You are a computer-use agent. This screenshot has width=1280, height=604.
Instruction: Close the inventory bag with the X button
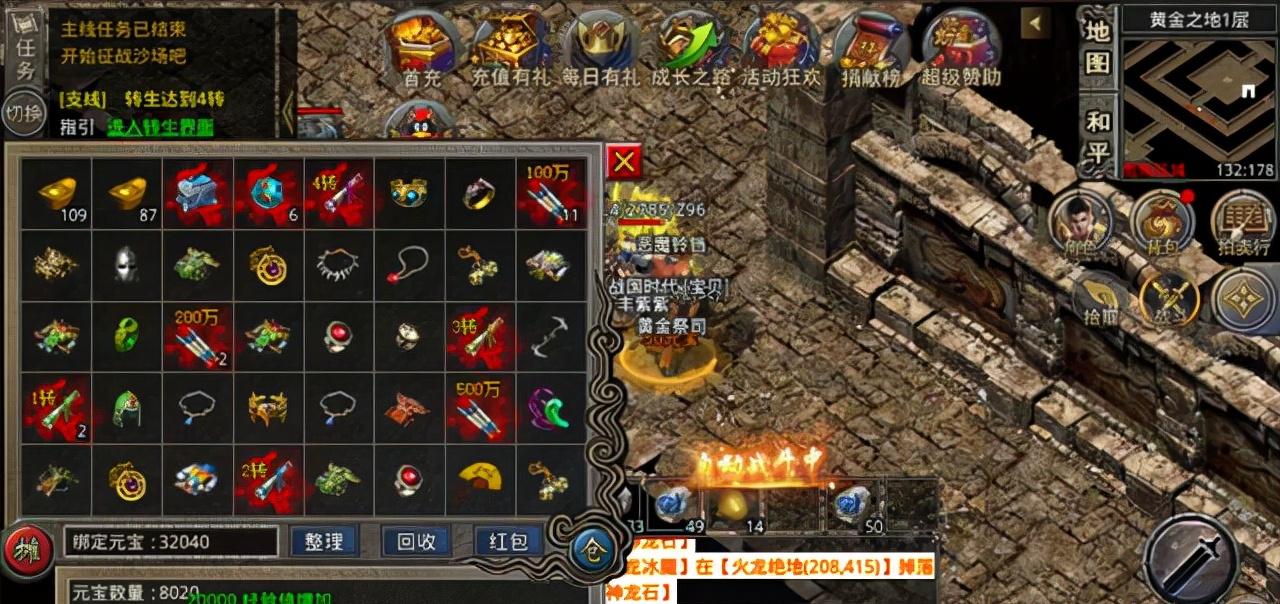point(624,161)
